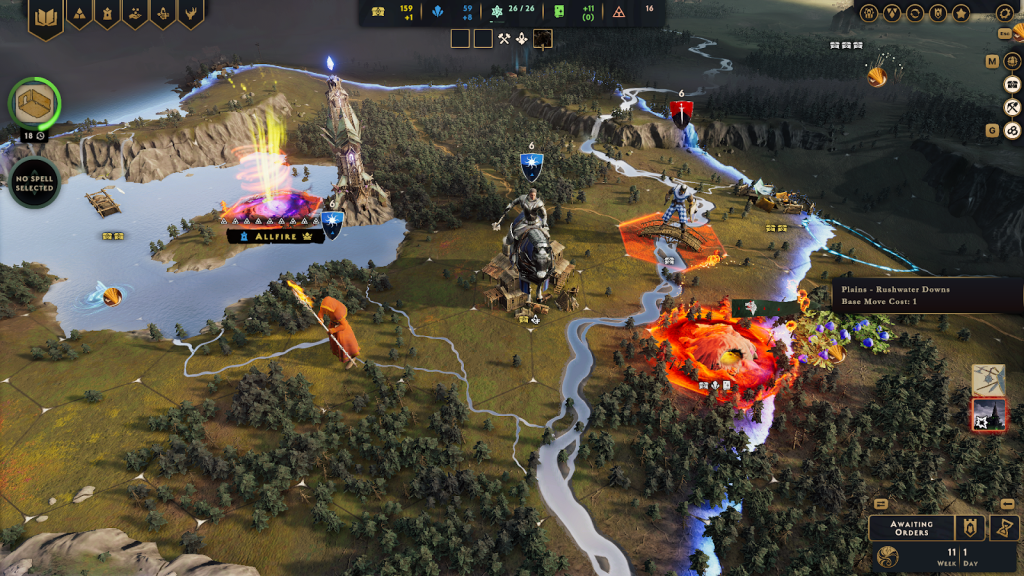Image resolution: width=1024 pixels, height=576 pixels.
Task: Open the tower banner menu
Action: (107, 14)
